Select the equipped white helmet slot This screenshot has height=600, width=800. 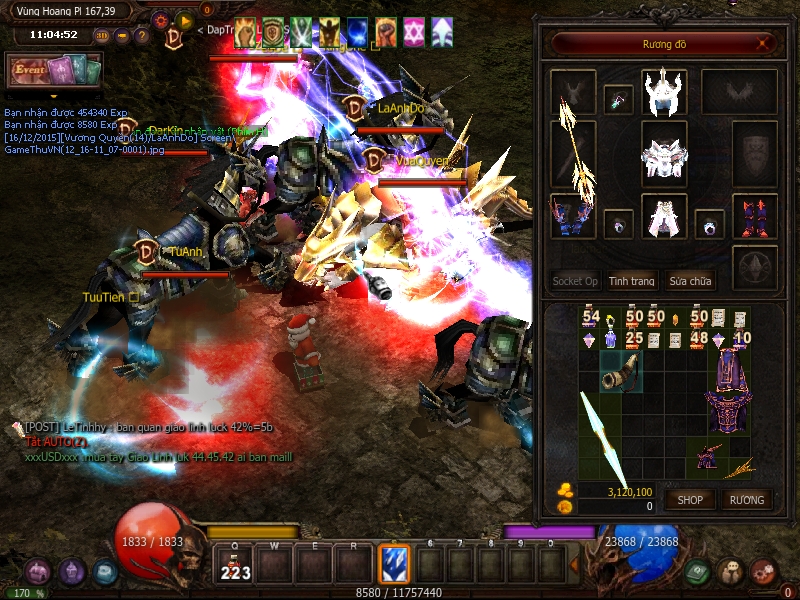click(x=663, y=93)
